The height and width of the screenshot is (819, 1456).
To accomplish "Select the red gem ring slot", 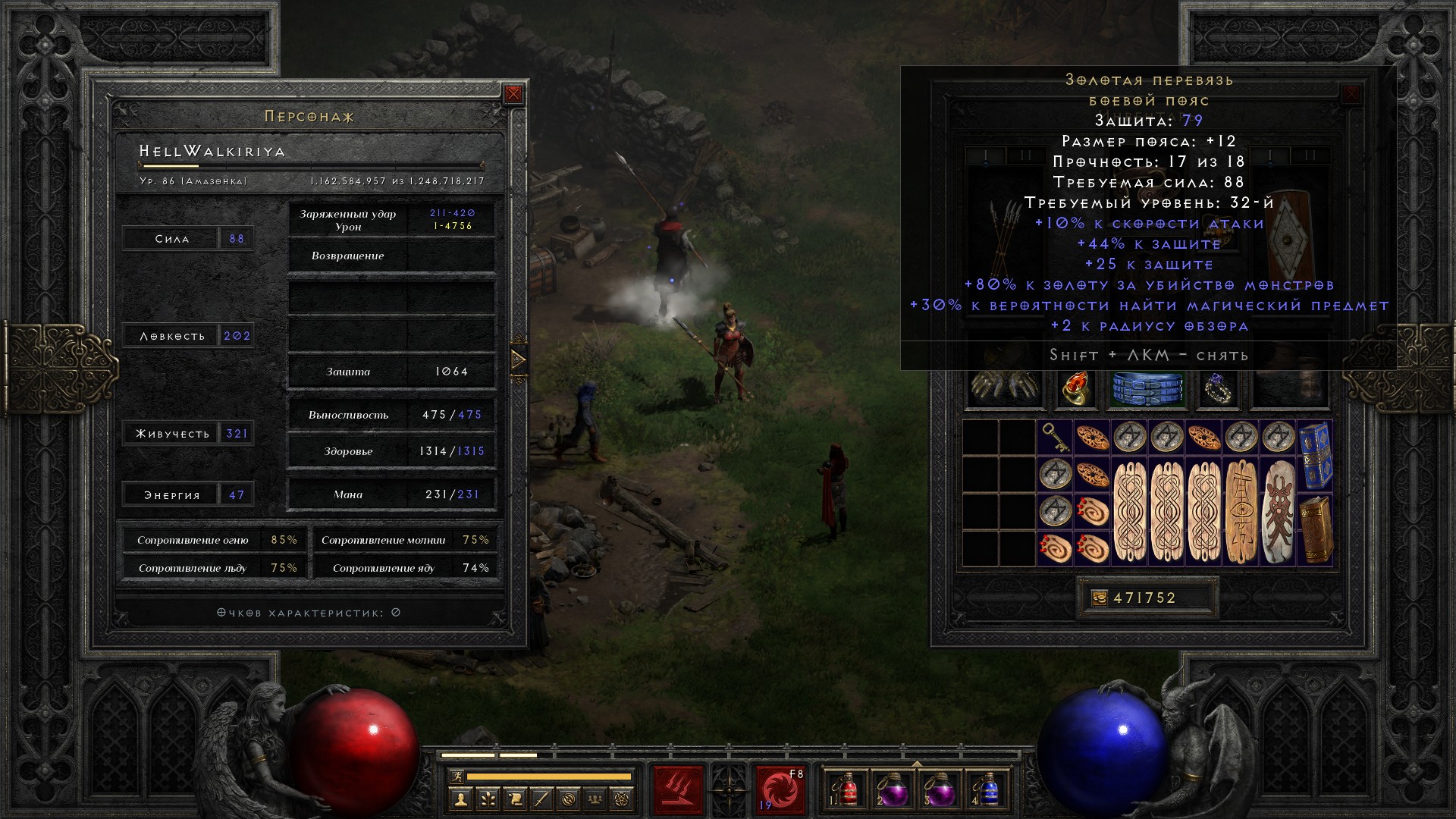I will [x=1075, y=388].
